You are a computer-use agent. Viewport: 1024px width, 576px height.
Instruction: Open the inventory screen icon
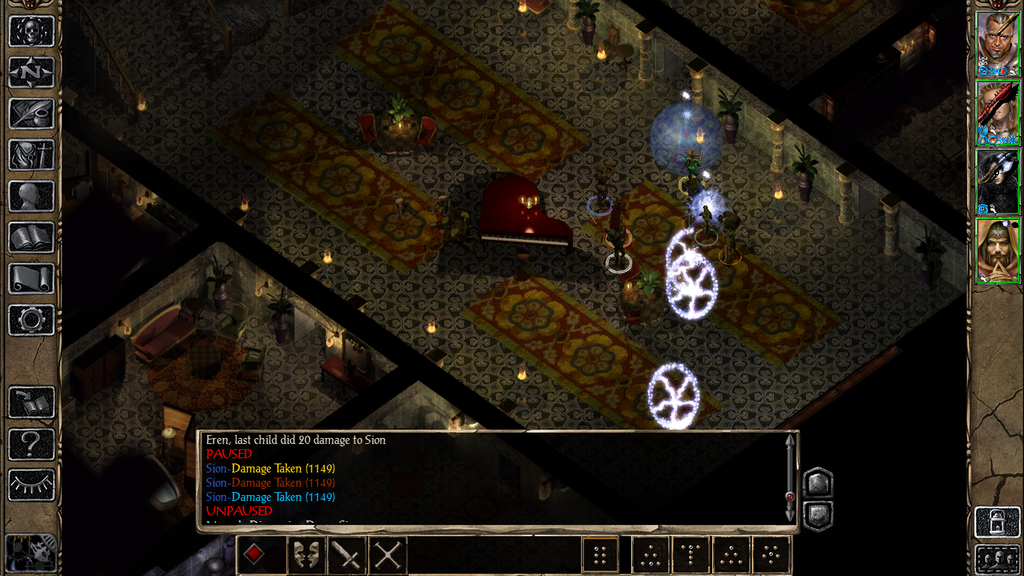click(x=31, y=154)
